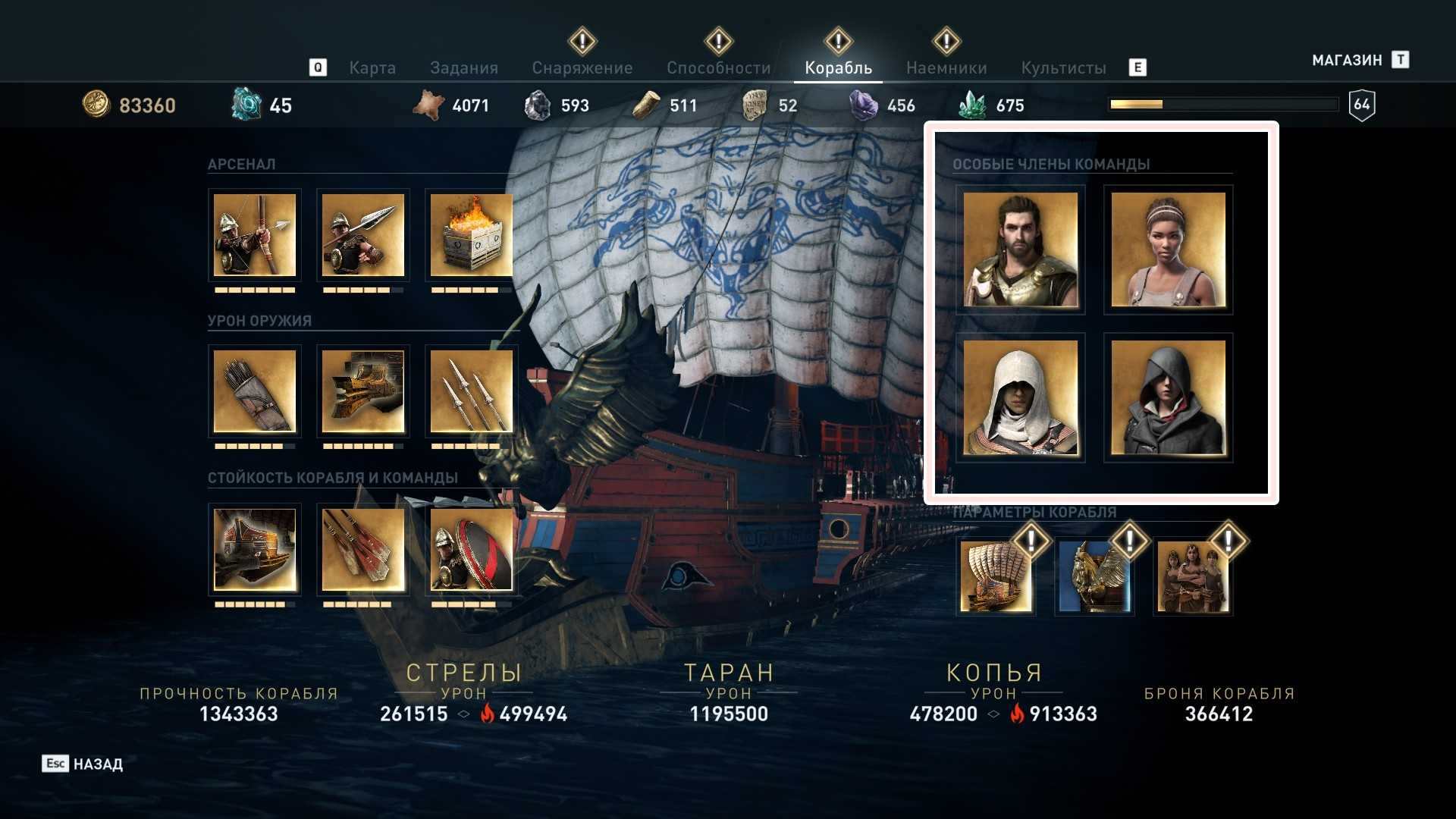Open the Задания tab
The height and width of the screenshot is (819, 1456).
[464, 68]
